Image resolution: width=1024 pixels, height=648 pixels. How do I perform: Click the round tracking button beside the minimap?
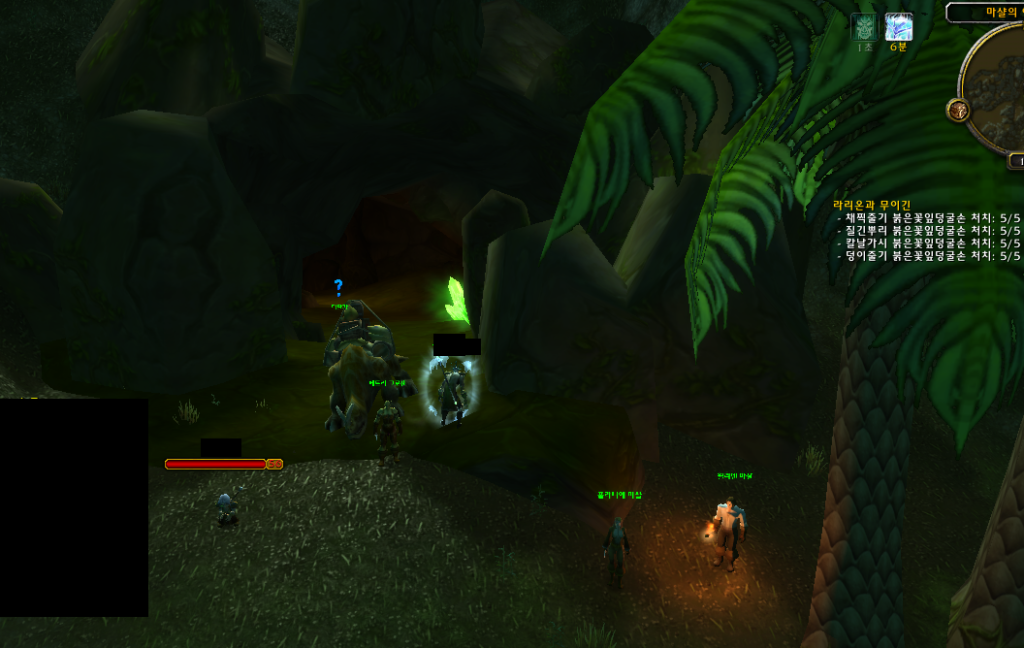[957, 109]
